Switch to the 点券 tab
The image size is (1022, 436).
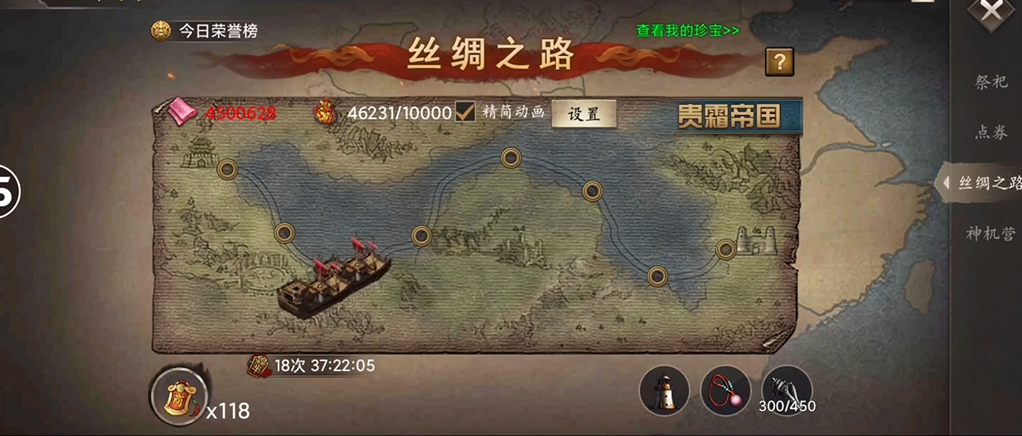(991, 131)
